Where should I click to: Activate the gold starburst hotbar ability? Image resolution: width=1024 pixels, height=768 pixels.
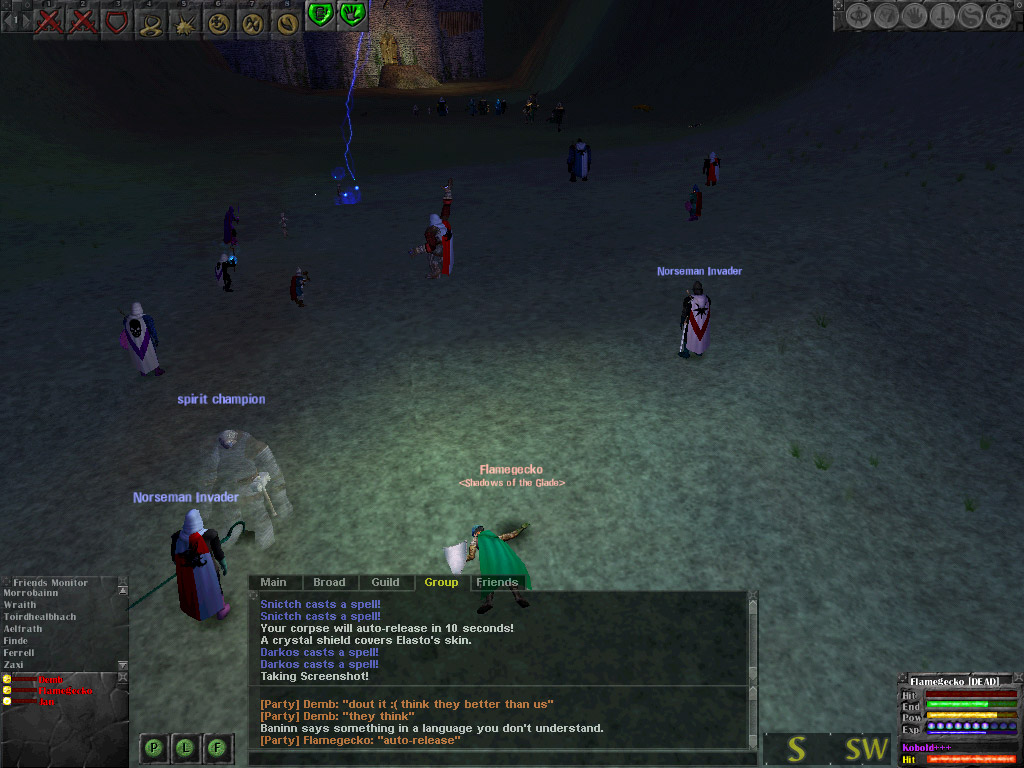click(185, 22)
